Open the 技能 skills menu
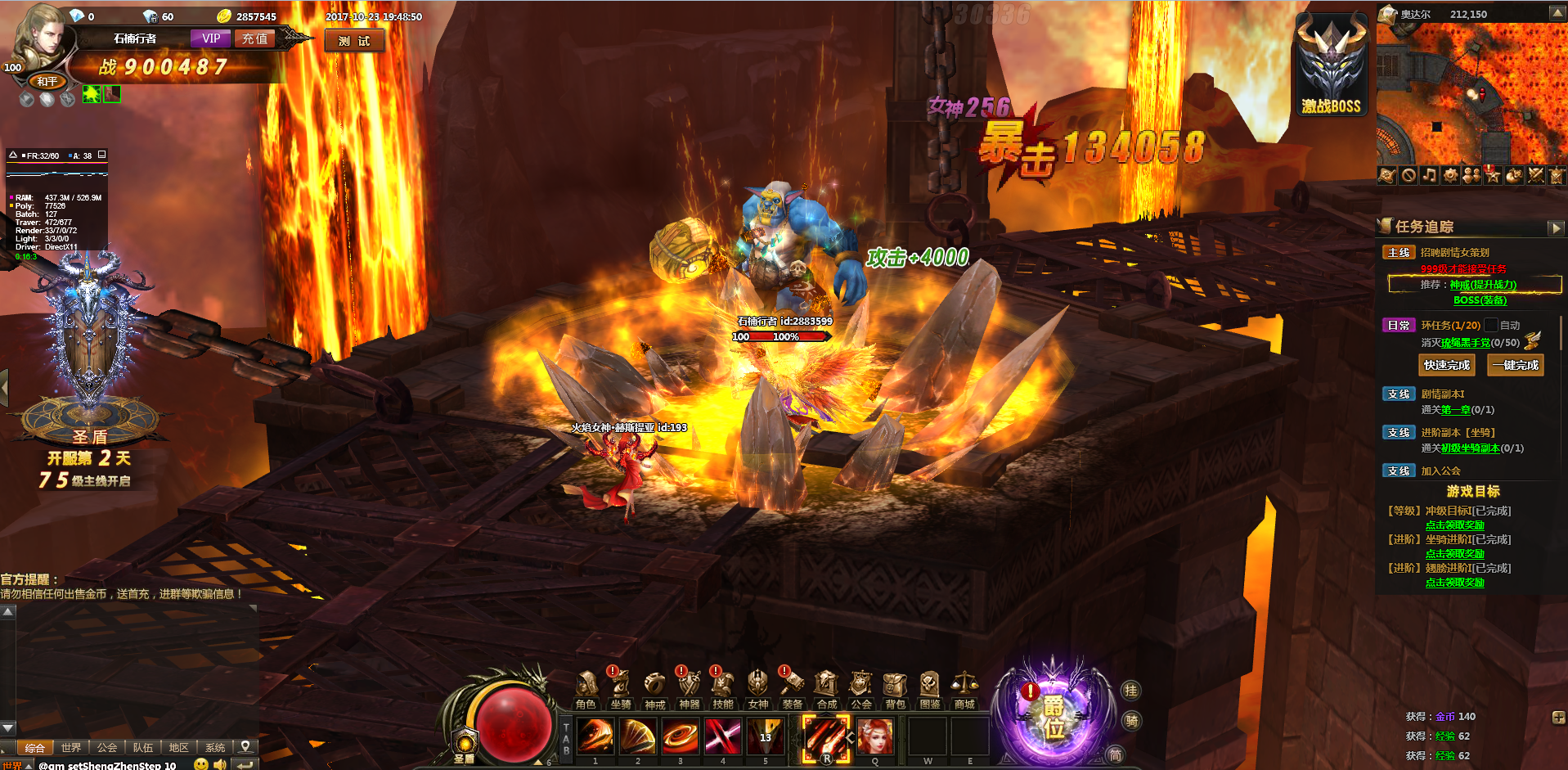Screen dimensions: 1568x770 (723, 690)
